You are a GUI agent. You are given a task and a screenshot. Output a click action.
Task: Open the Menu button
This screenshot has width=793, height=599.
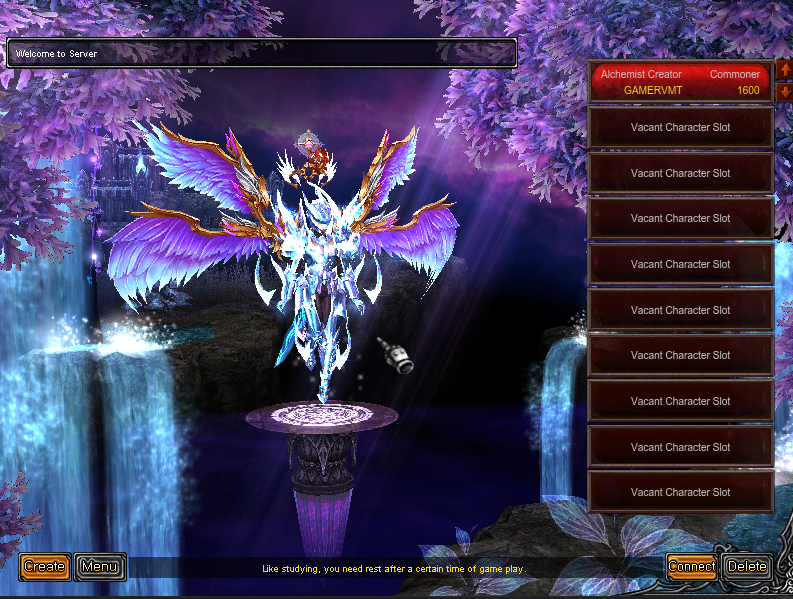click(x=100, y=567)
